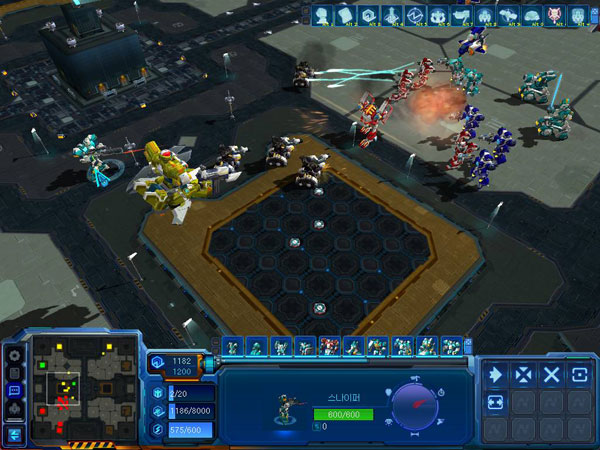Choose the red-highlighted emblem build icon
Image resolution: width=600 pixels, height=450 pixels.
click(553, 15)
